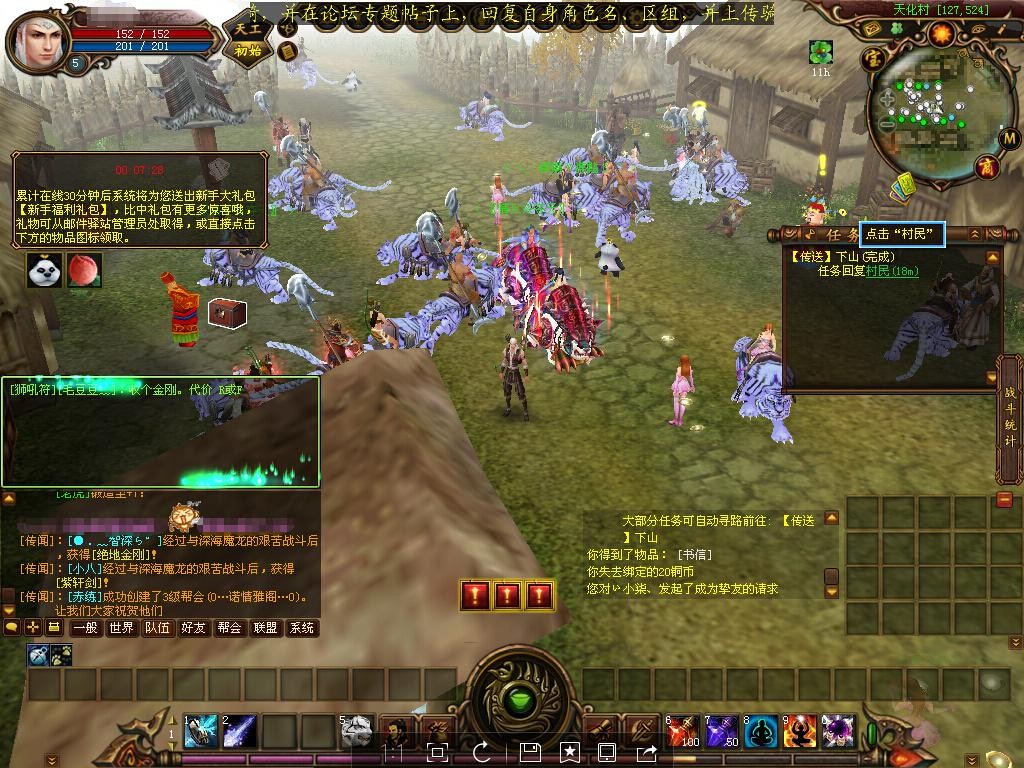Screen dimensions: 1024x768
Task: Open the world map with the M button
Action: (1010, 137)
